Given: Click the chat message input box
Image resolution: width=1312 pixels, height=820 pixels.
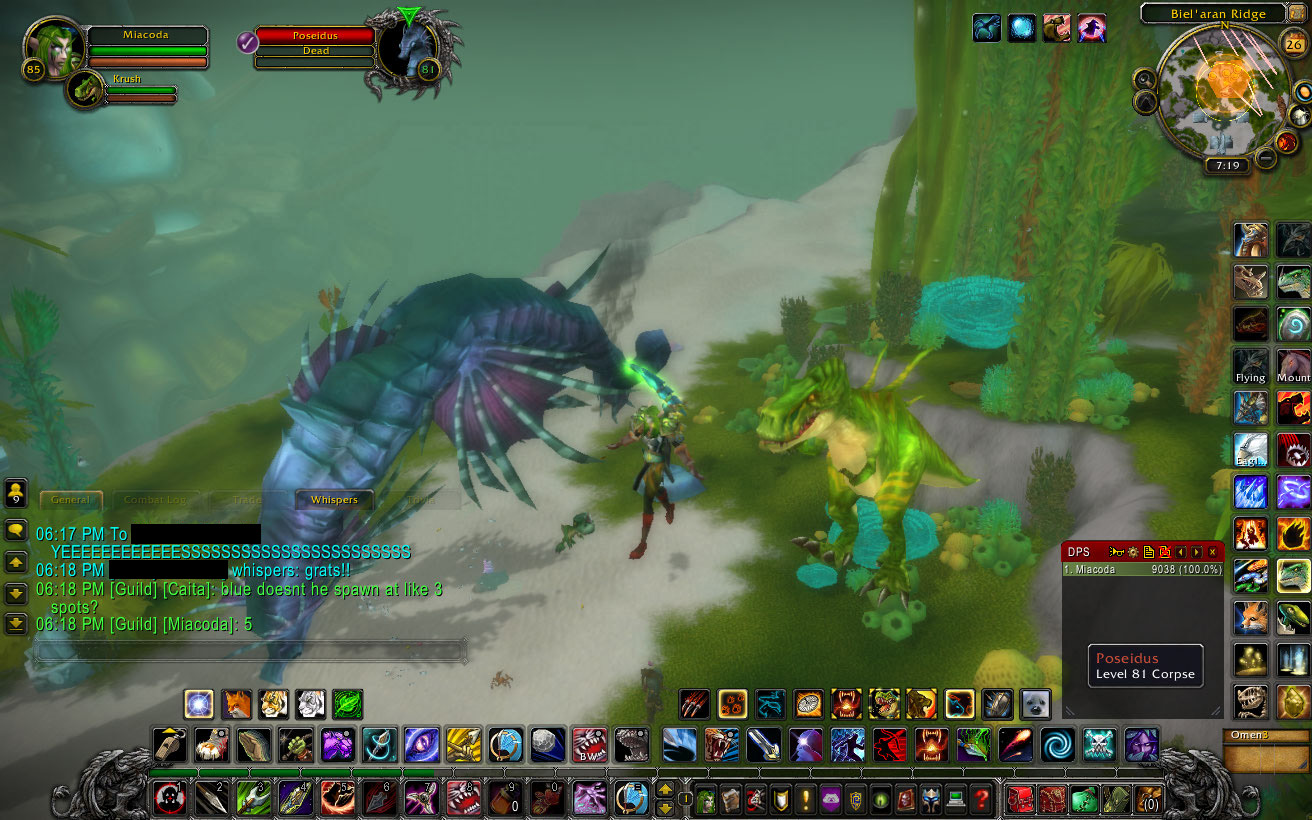Looking at the screenshot, I should [x=250, y=651].
